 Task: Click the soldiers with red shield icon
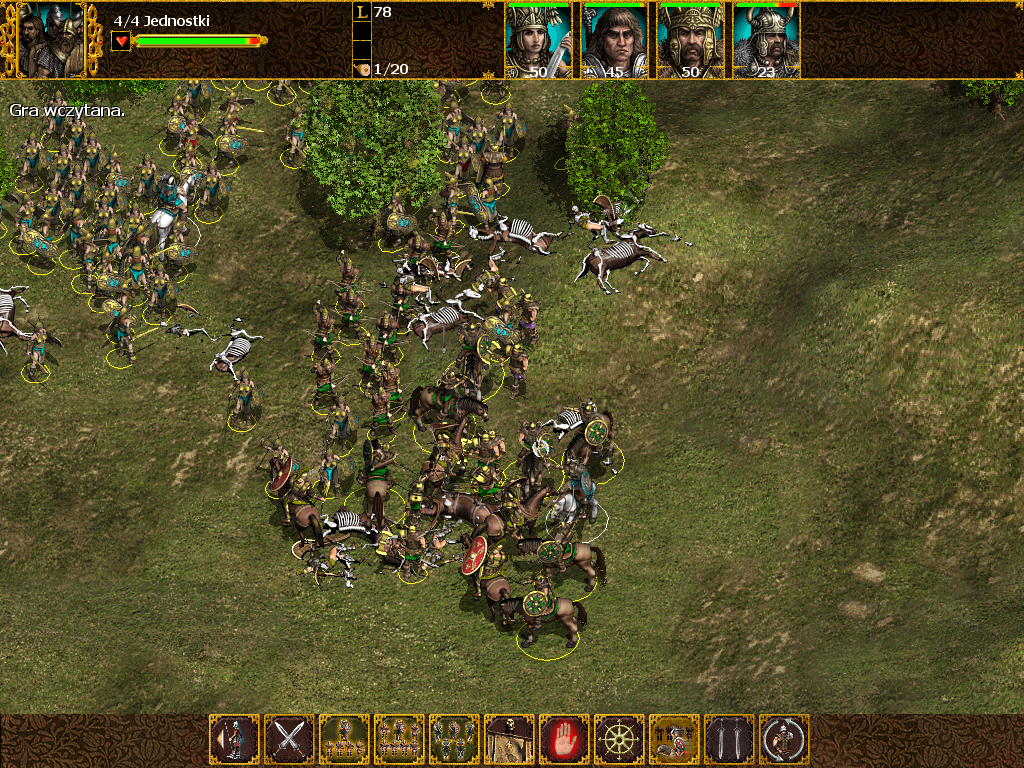[x=675, y=740]
